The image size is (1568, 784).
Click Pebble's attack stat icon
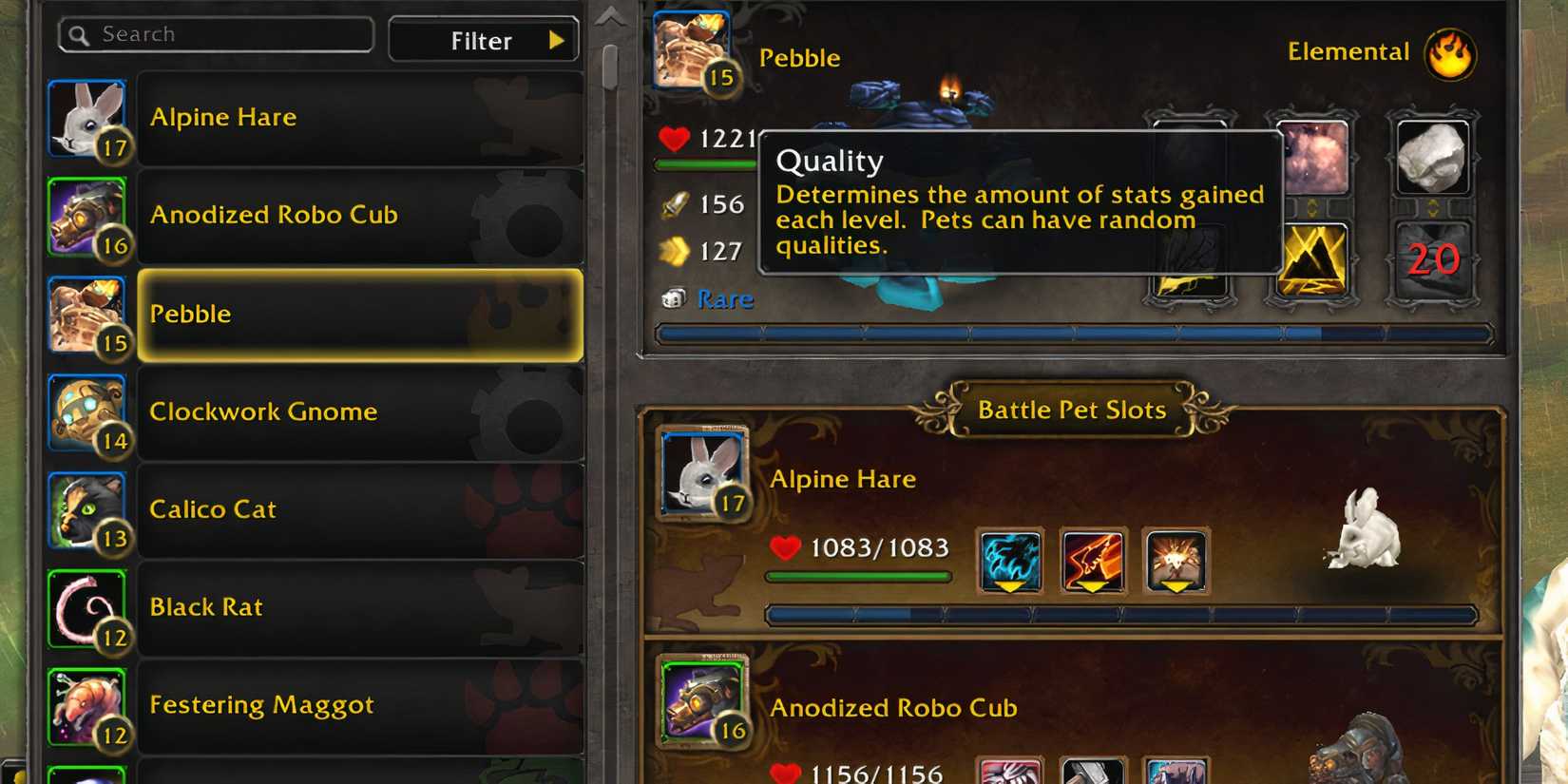point(675,202)
